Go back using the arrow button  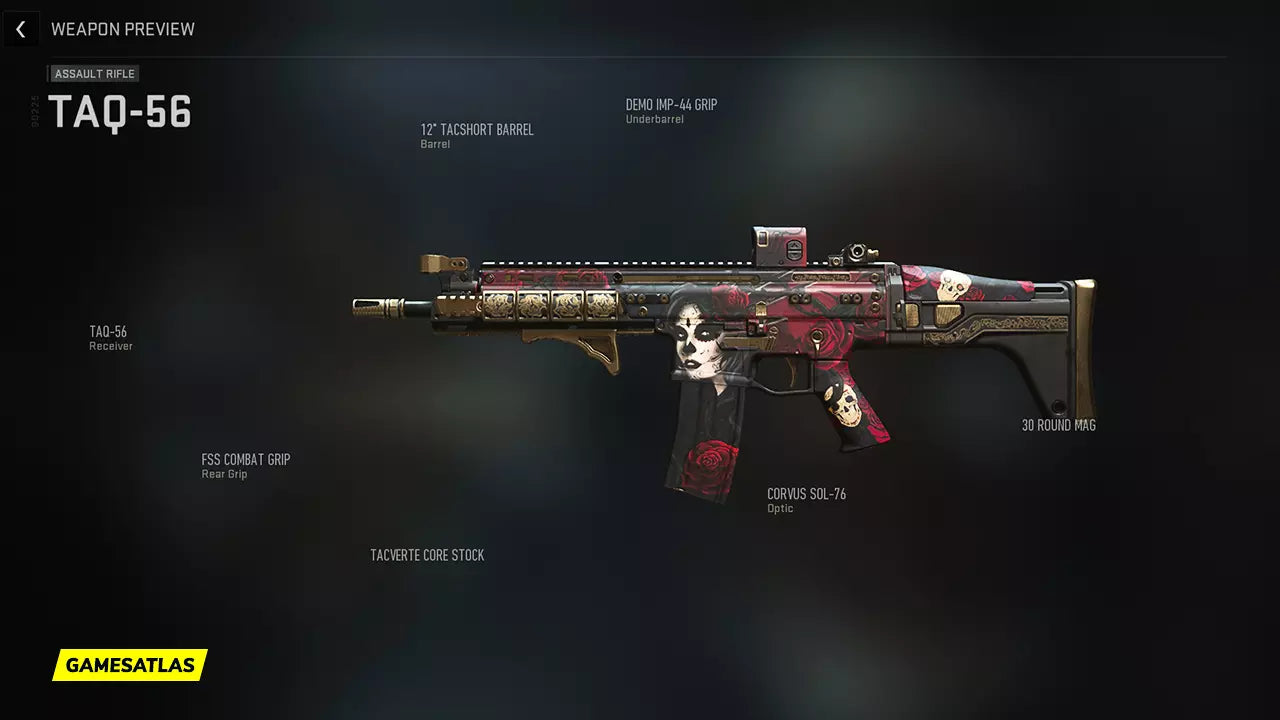pyautogui.click(x=21, y=29)
